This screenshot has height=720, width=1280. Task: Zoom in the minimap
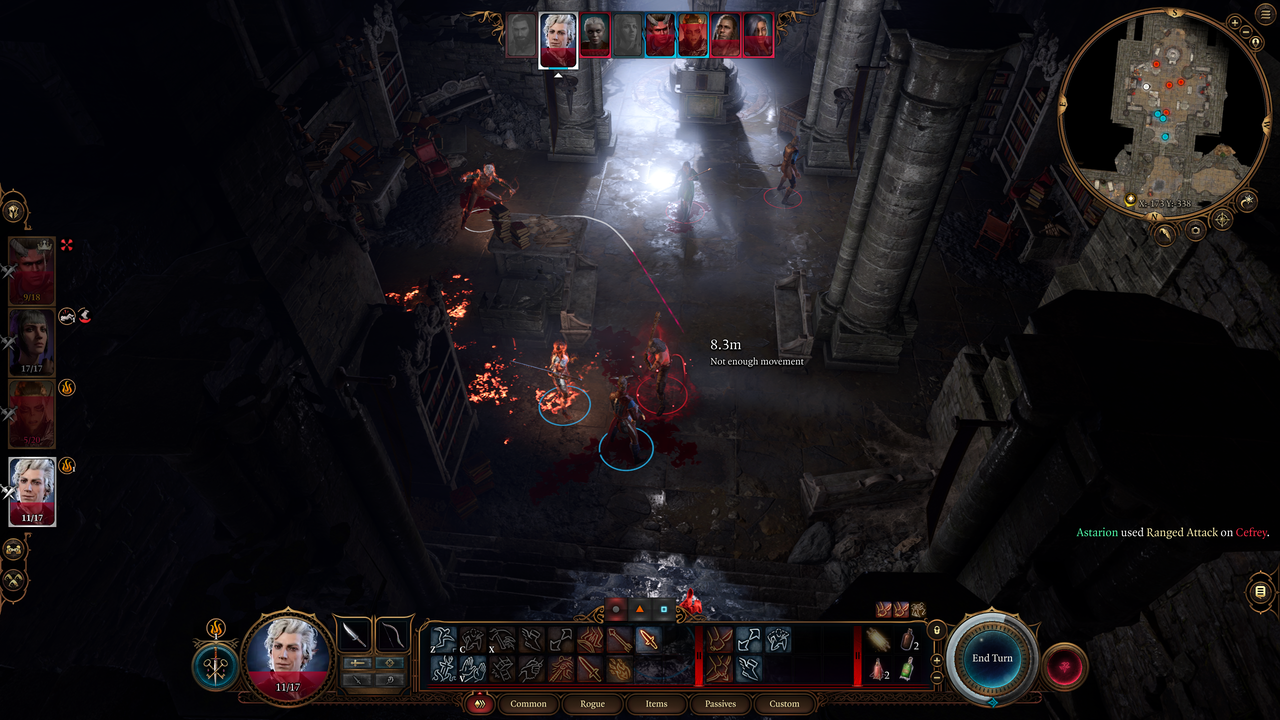(x=1235, y=23)
